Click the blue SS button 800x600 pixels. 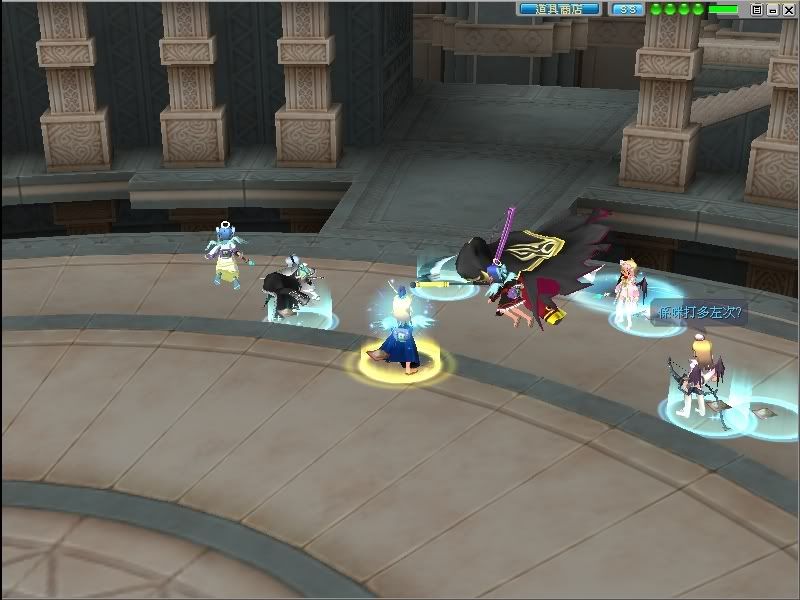point(626,9)
